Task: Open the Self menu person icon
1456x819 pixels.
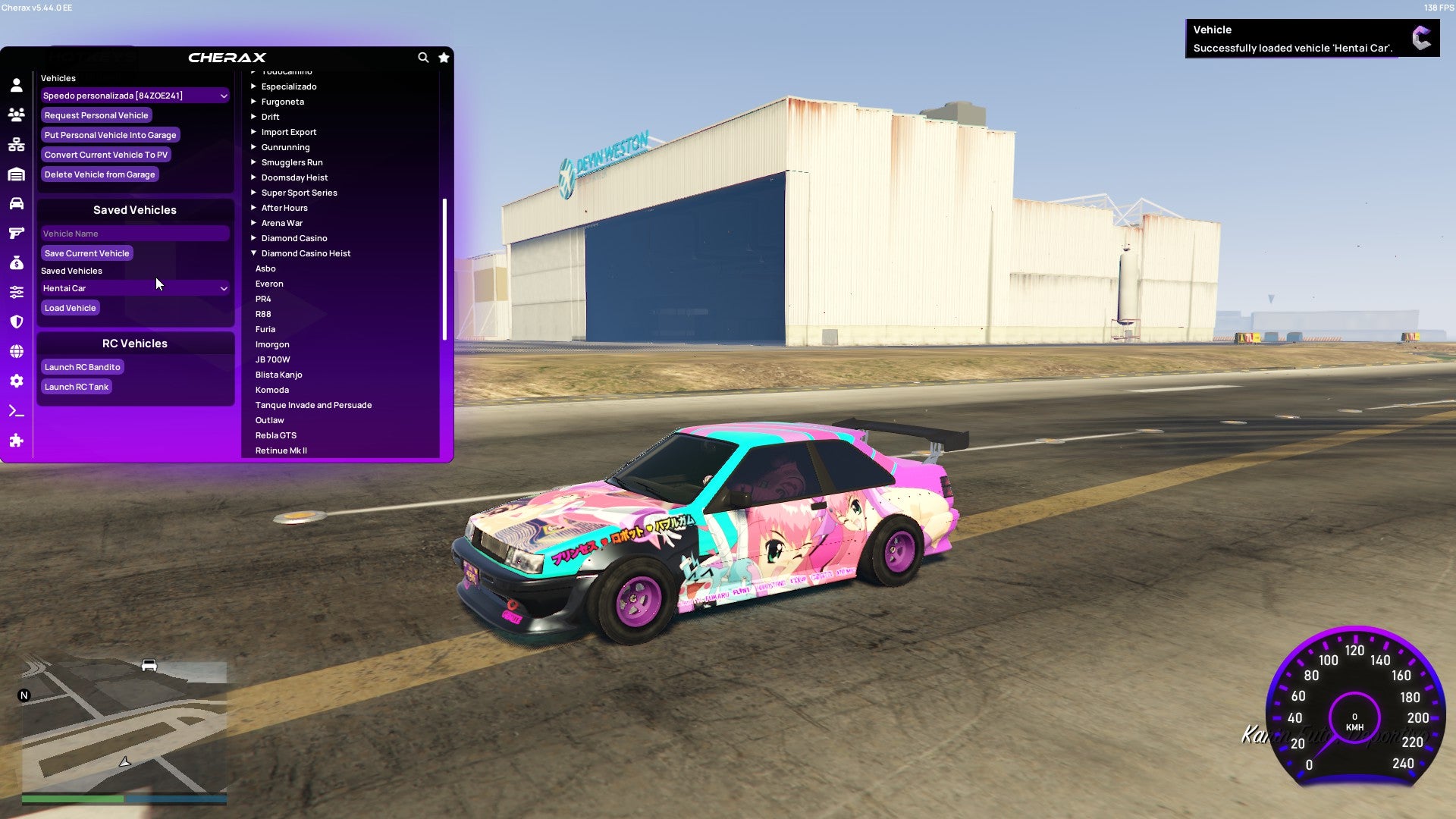Action: click(x=16, y=86)
